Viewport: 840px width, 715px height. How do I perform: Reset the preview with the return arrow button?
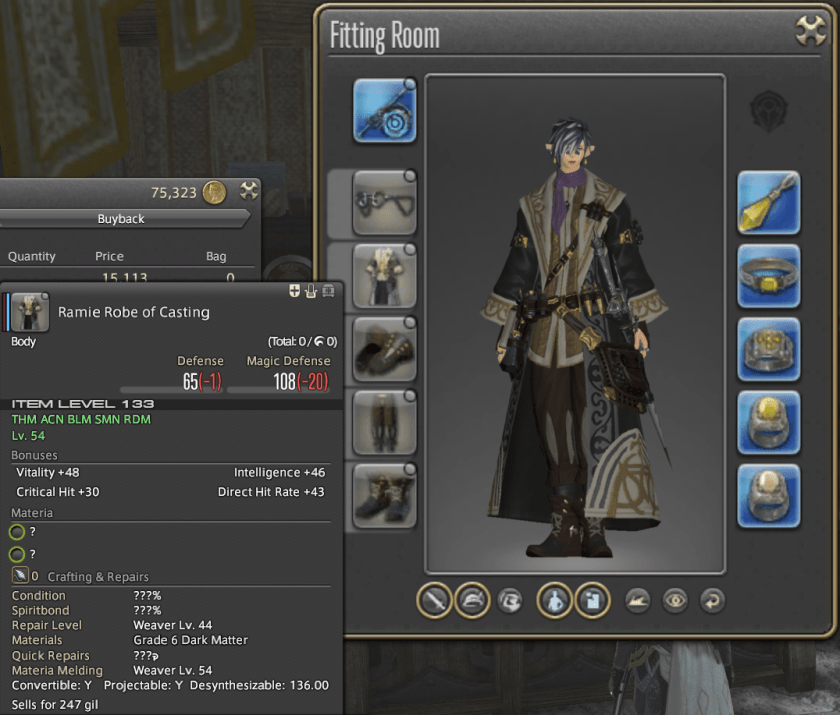coord(711,601)
